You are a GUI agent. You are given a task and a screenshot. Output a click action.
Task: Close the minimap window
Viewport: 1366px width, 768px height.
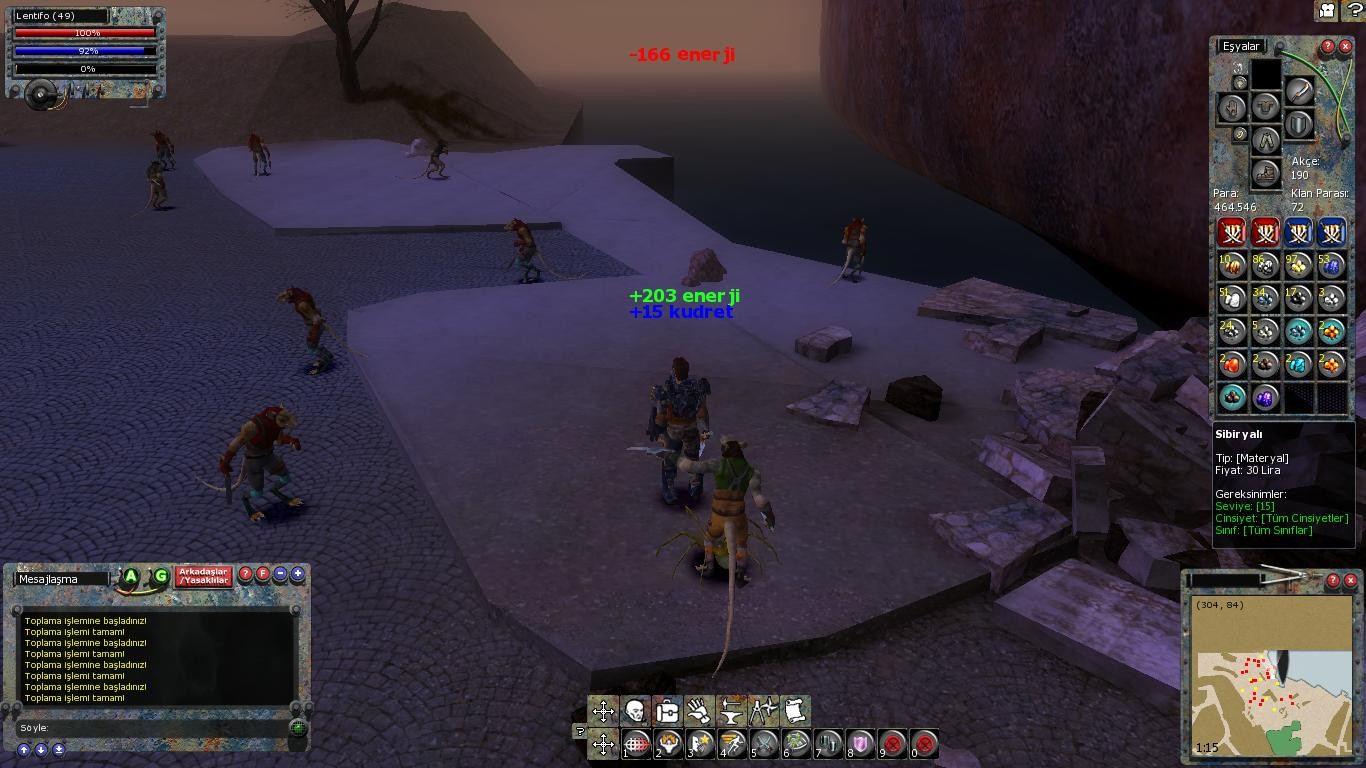[x=1350, y=580]
